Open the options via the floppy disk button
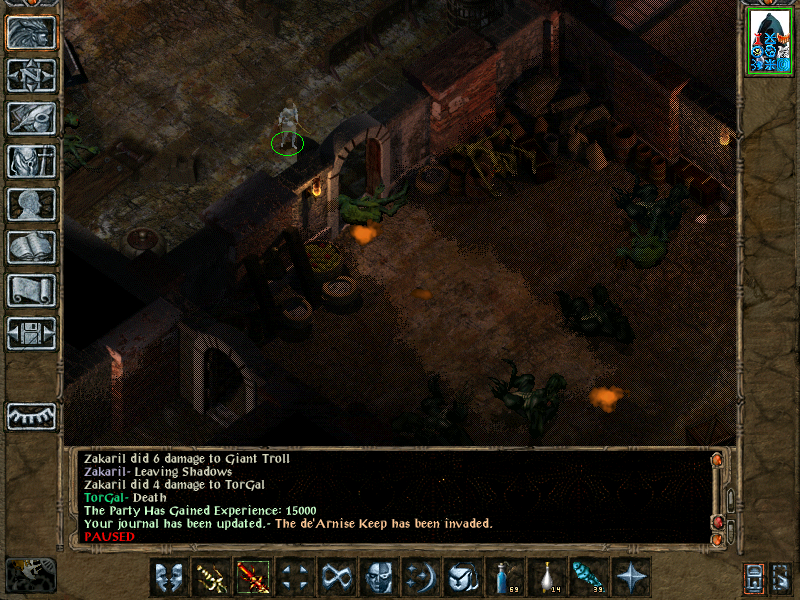 pos(31,333)
